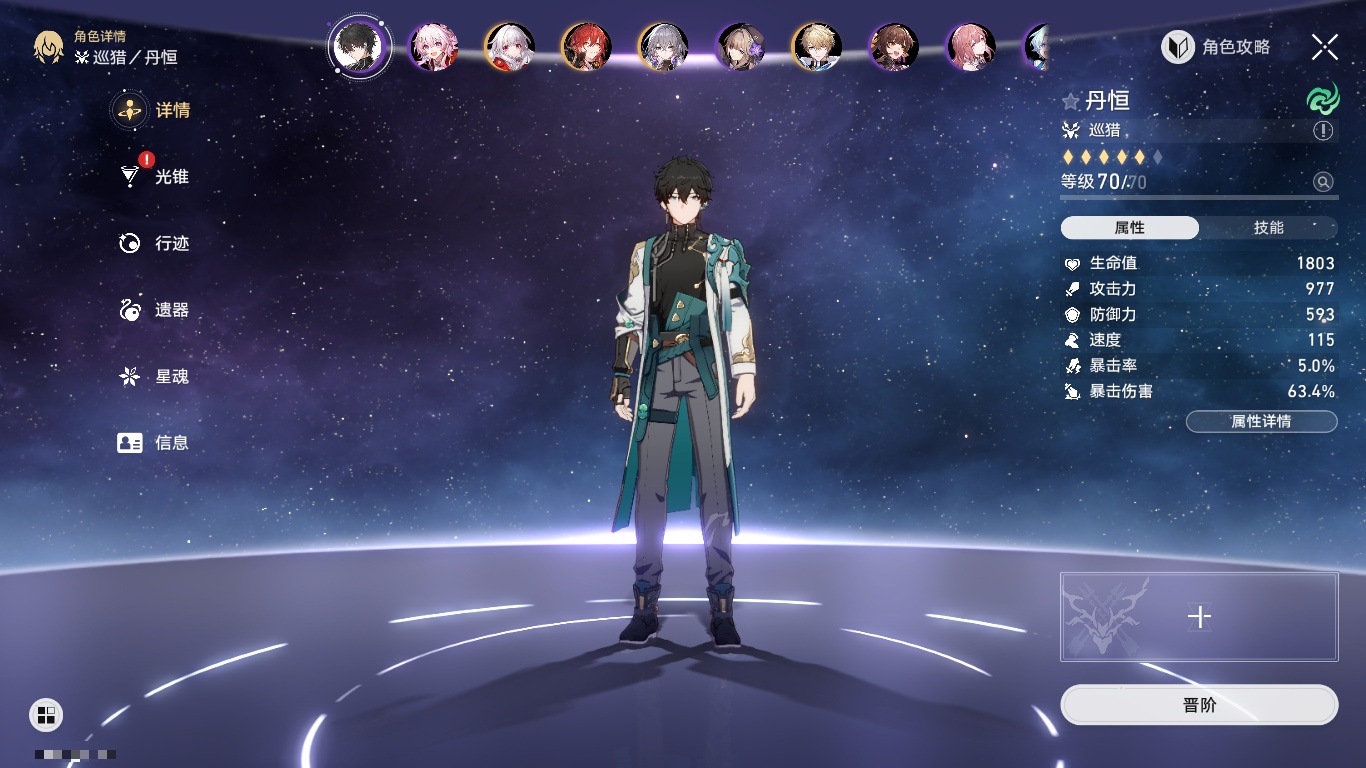Open the four-square grid button
Viewport: 1366px width, 768px height.
tap(46, 714)
